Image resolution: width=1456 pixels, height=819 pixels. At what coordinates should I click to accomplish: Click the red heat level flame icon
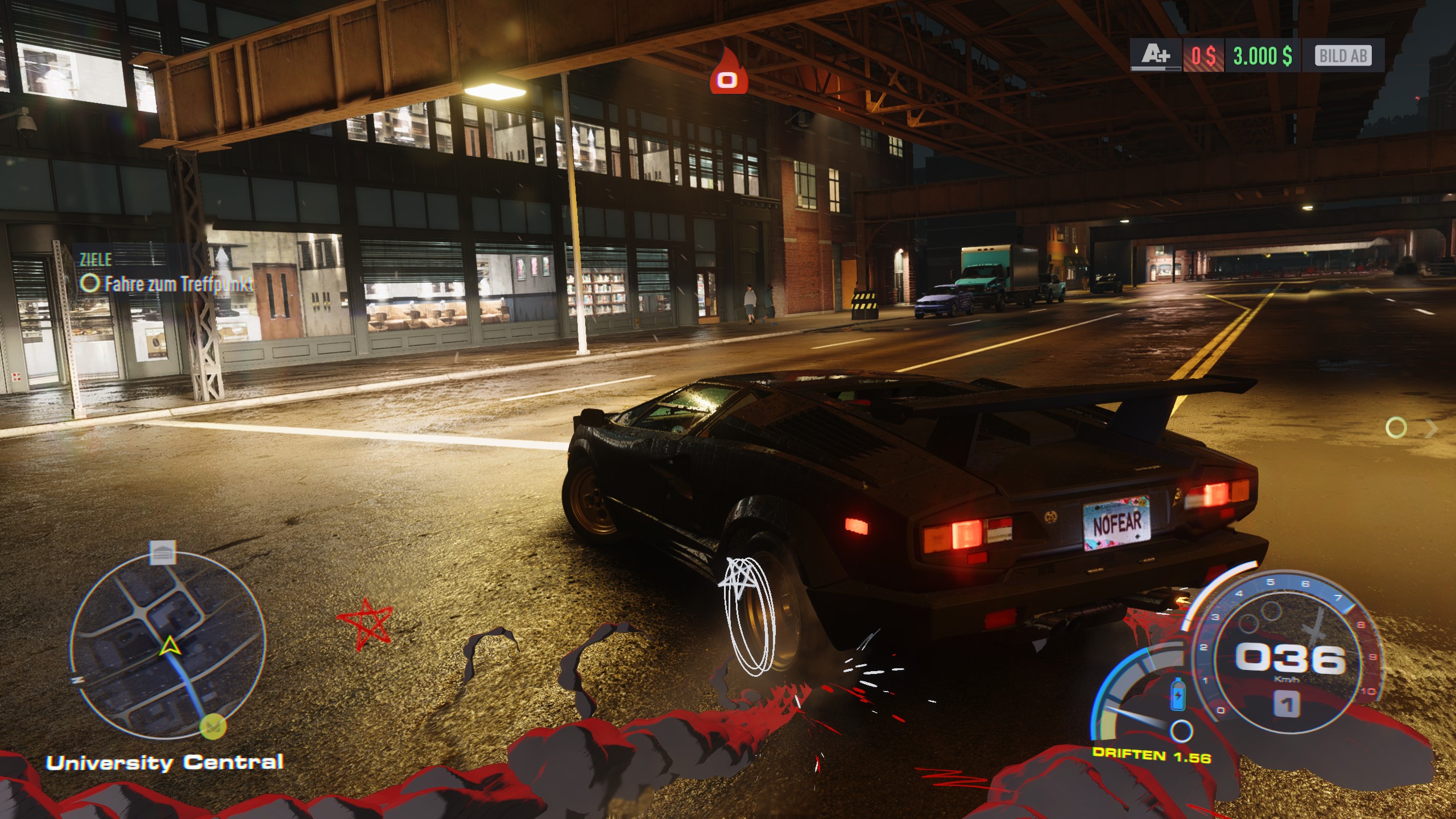[727, 73]
